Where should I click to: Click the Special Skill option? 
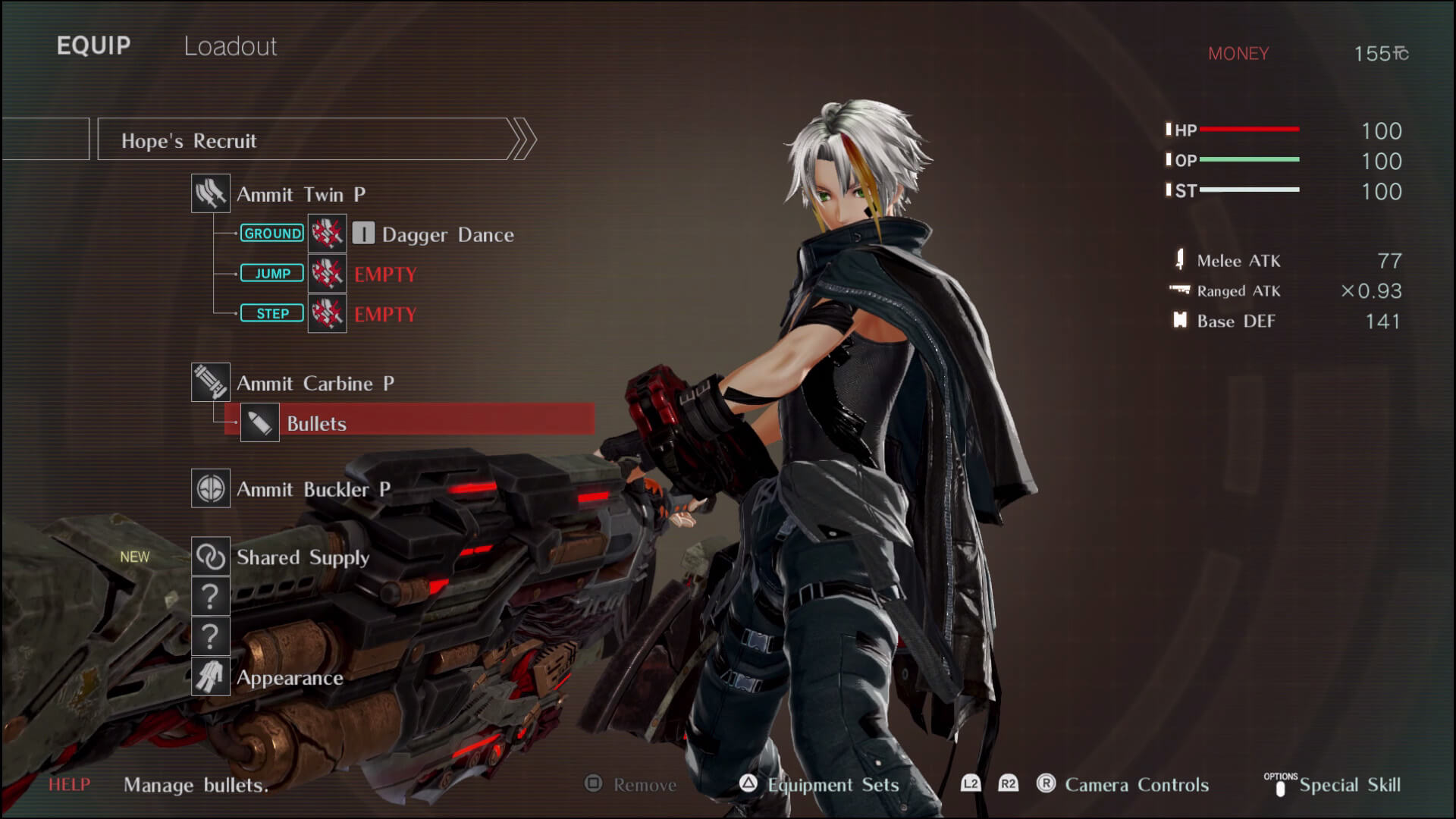1349,785
